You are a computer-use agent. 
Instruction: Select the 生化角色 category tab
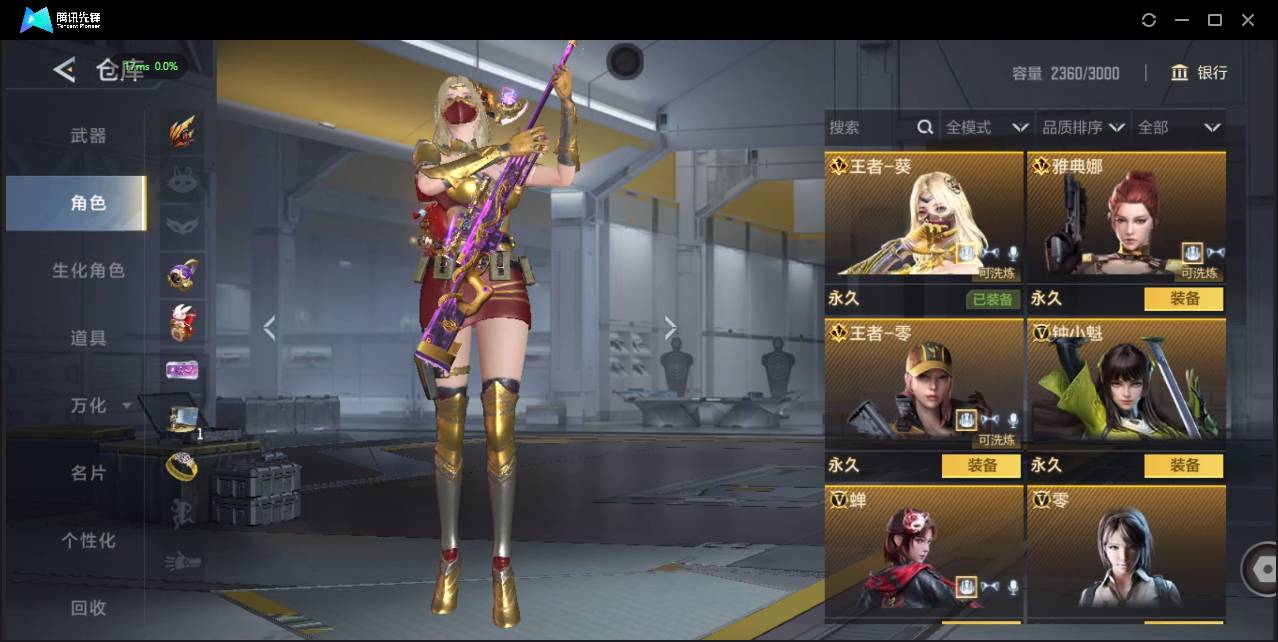coord(88,271)
